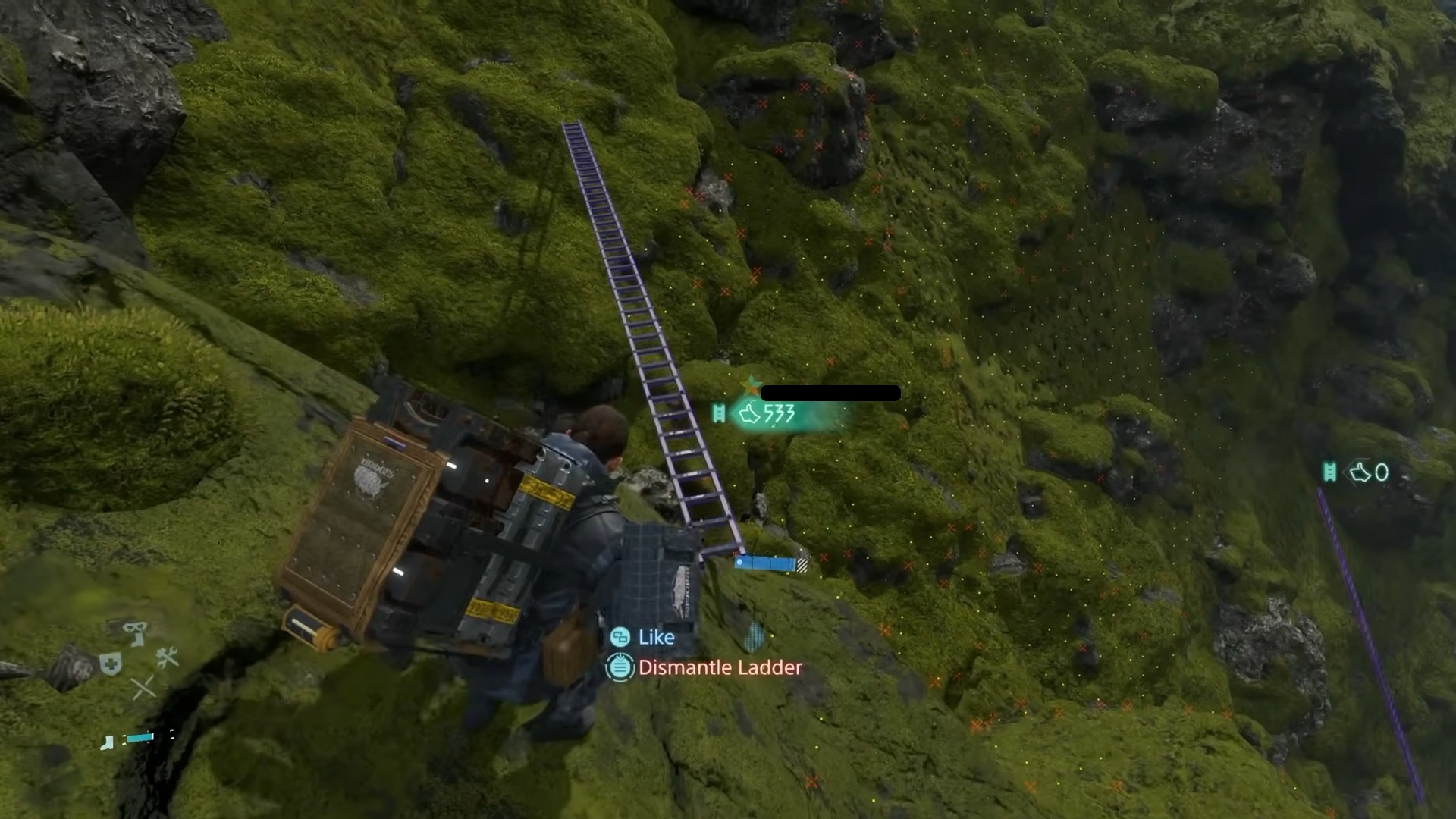Click the ladder's blue durability gauge
1456x819 pixels.
coord(767,563)
